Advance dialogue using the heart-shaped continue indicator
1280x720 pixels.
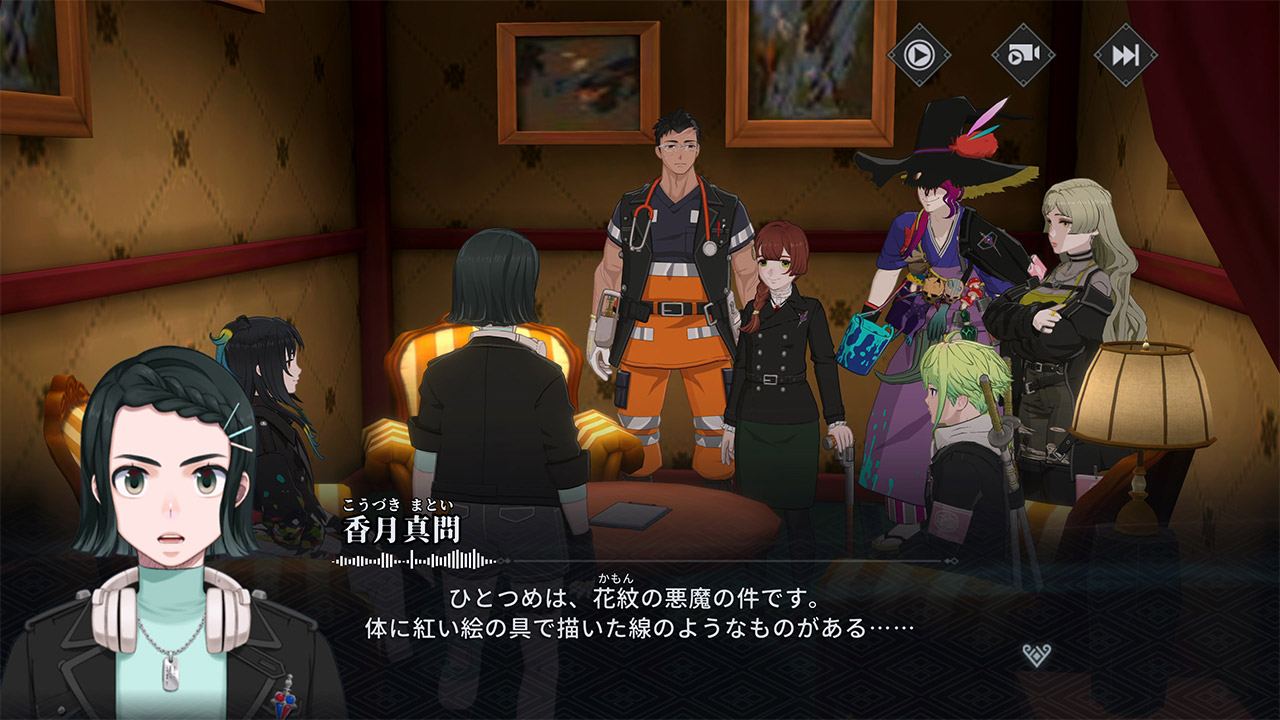coord(1037,655)
